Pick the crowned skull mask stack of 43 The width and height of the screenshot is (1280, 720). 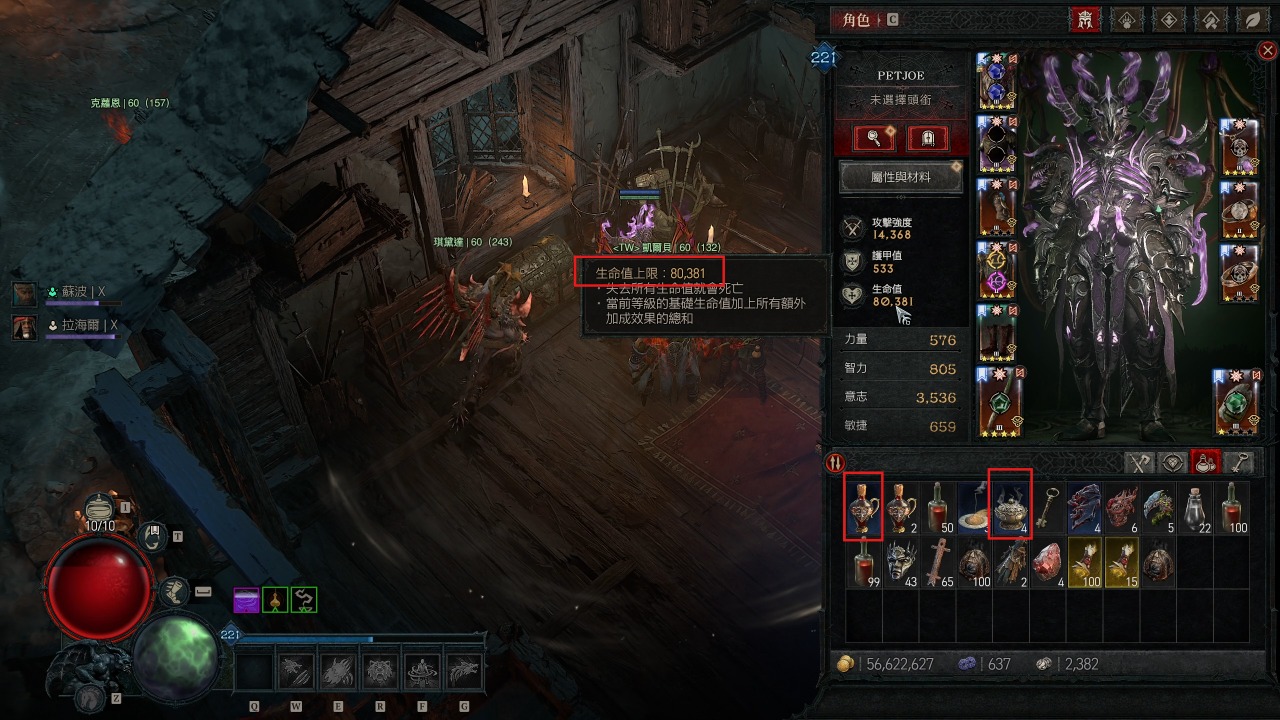click(x=901, y=563)
